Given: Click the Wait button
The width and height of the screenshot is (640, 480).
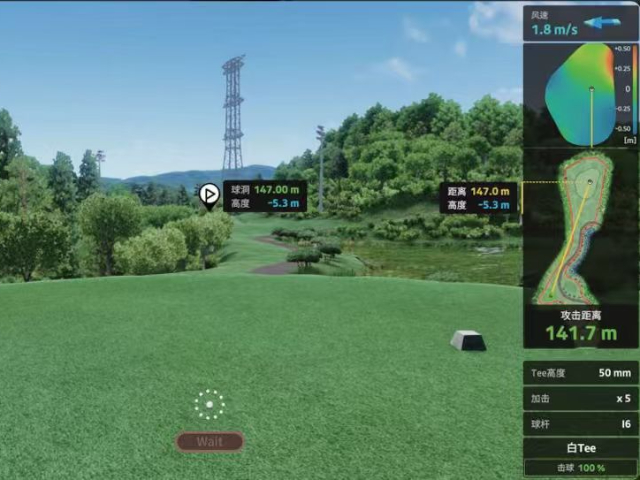Looking at the screenshot, I should pyautogui.click(x=209, y=441).
